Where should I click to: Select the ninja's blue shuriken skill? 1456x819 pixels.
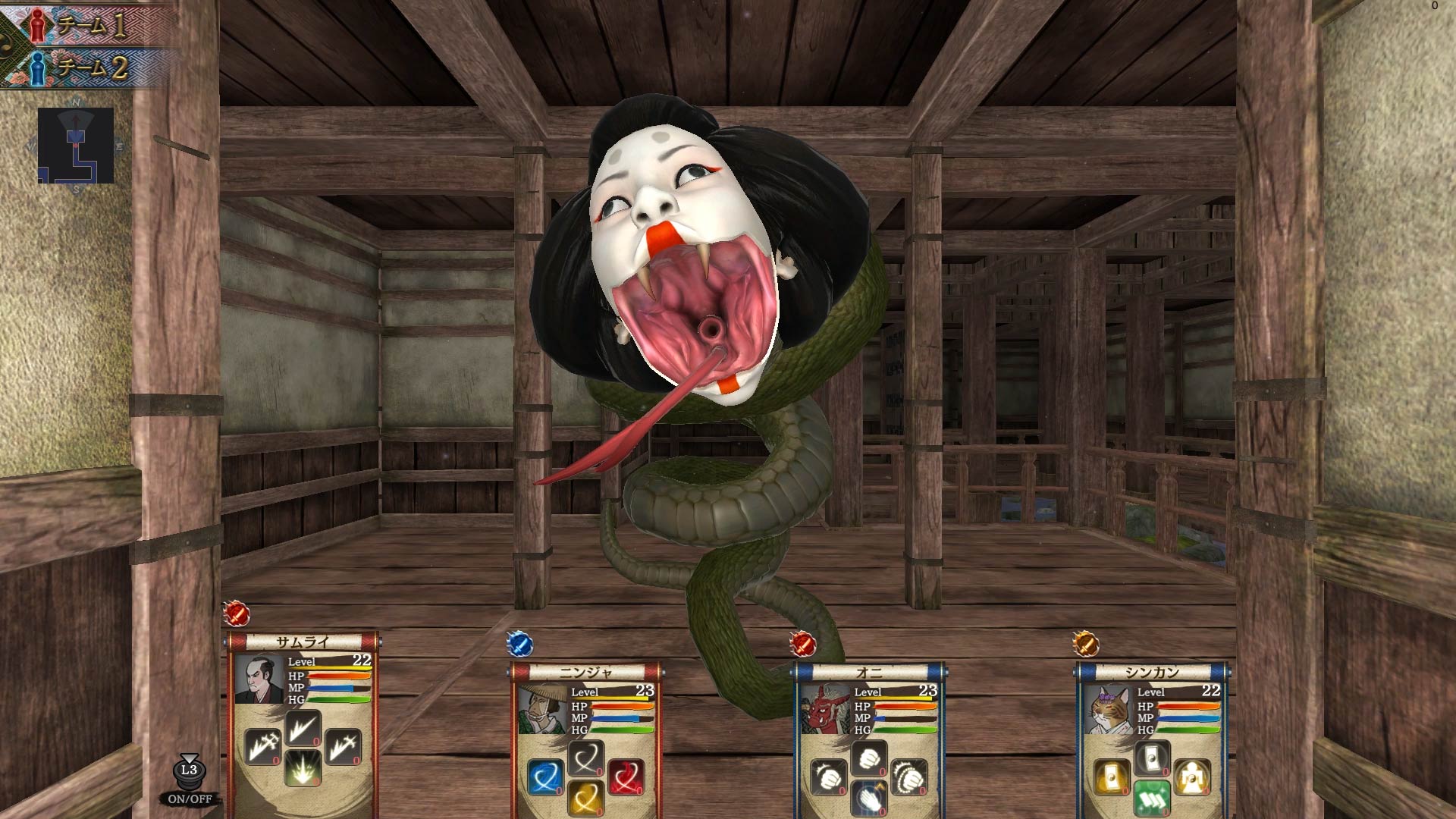[547, 777]
